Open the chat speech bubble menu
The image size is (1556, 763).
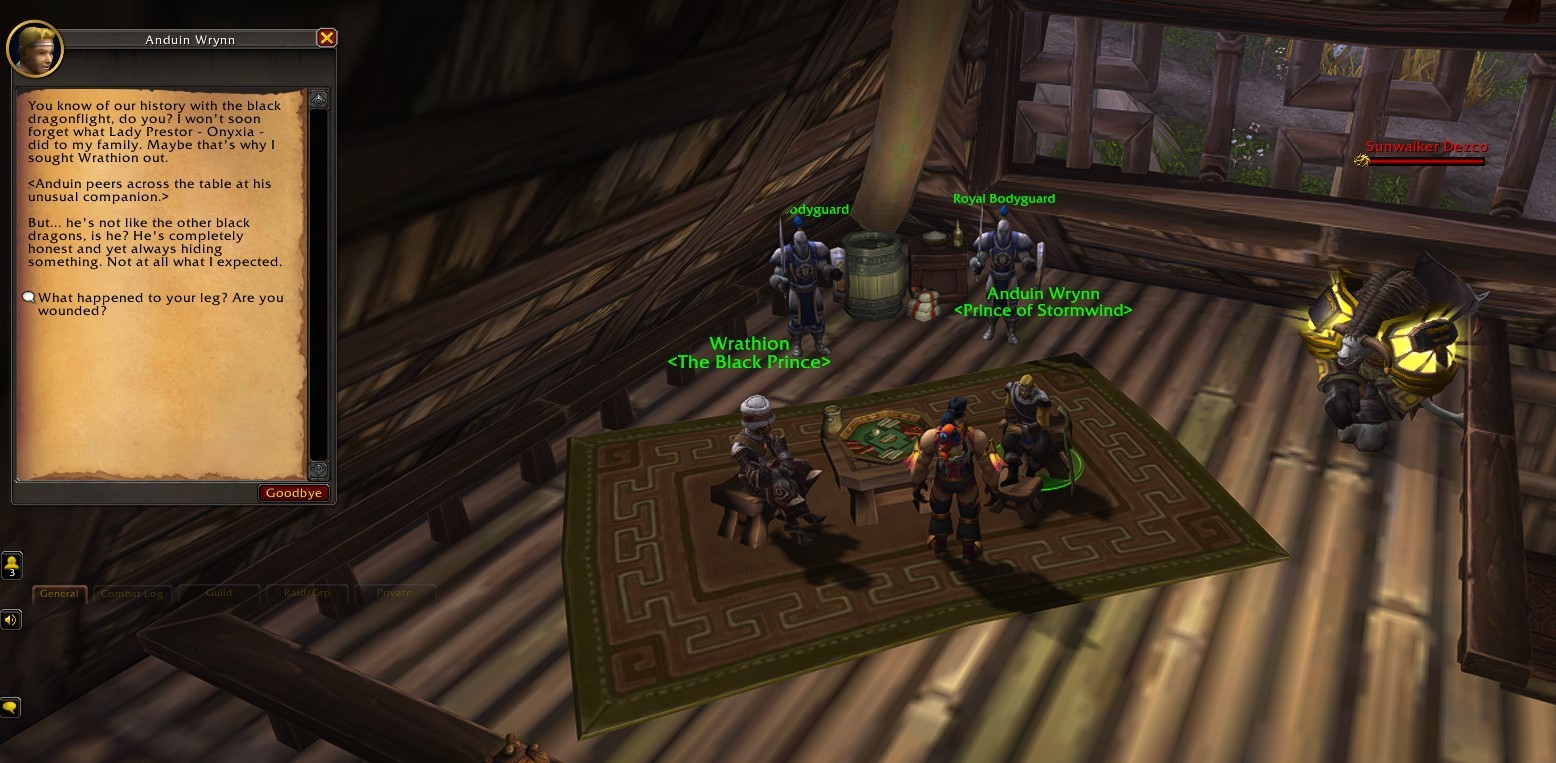click(x=11, y=707)
